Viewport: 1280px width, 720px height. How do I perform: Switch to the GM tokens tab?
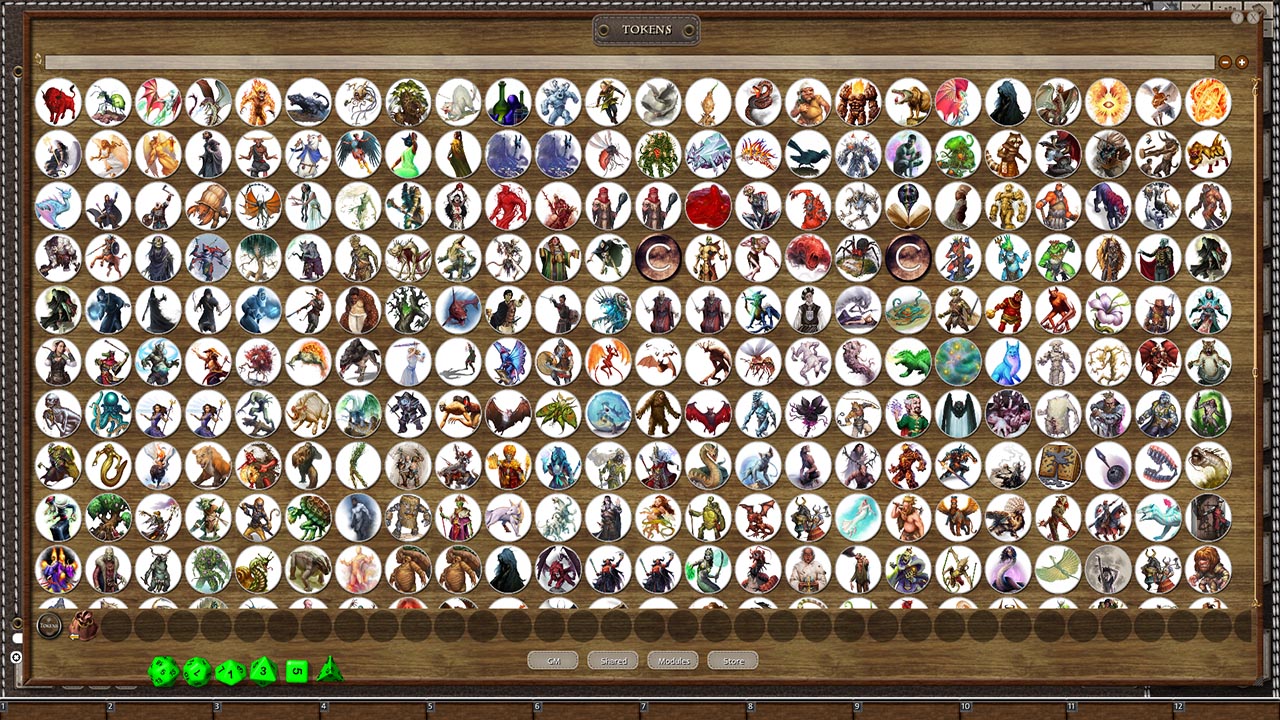[552, 660]
